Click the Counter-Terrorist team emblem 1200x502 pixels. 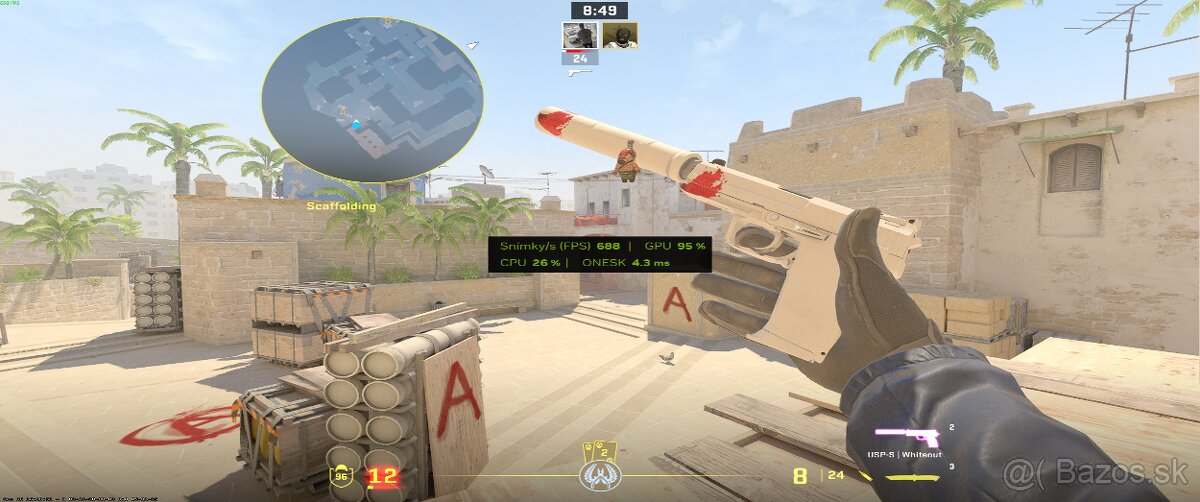tap(600, 475)
